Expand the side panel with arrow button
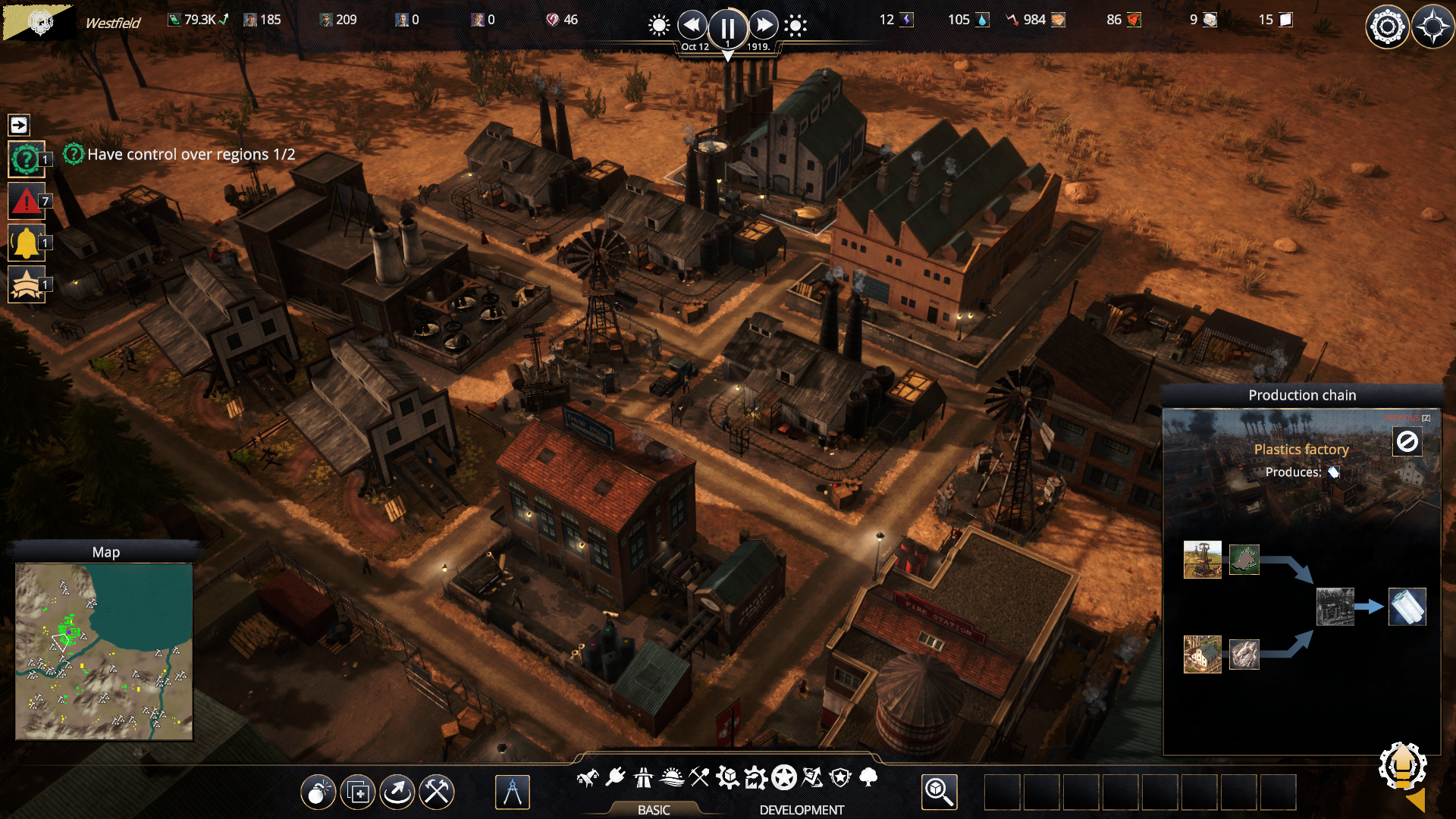Image resolution: width=1456 pixels, height=819 pixels. point(19,125)
